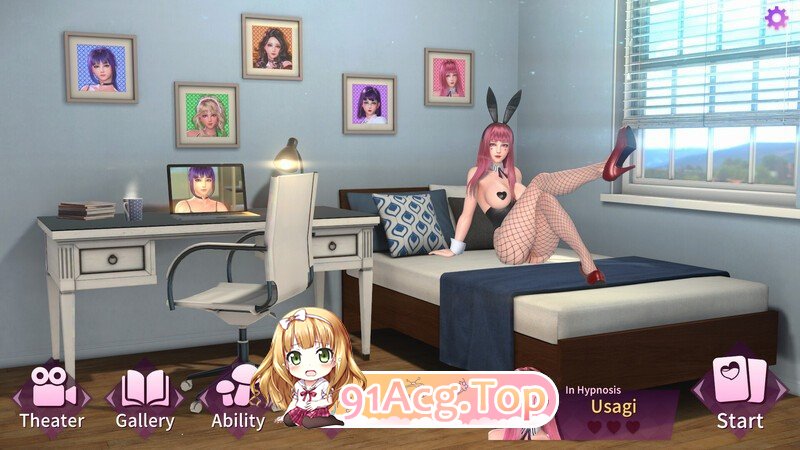Open the Ability menu
Screen dimensions: 800x450
tap(238, 397)
